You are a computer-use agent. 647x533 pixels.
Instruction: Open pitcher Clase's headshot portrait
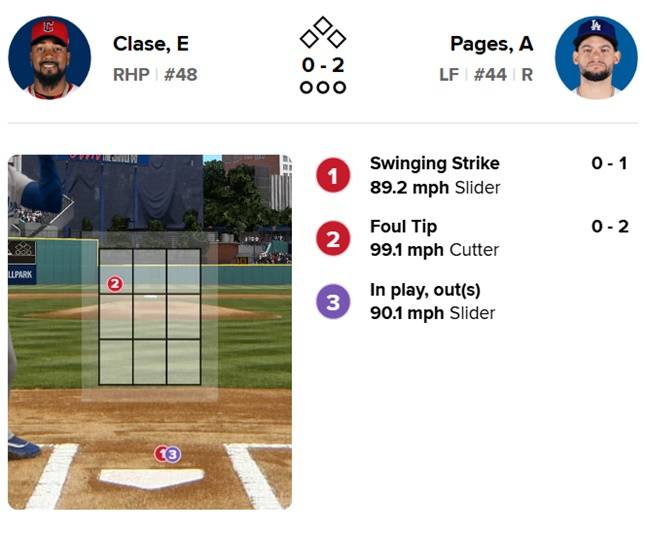tap(50, 57)
